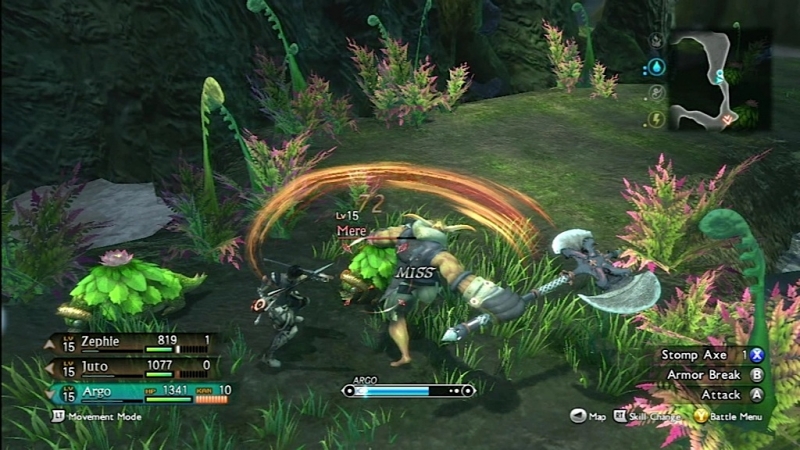Open the minimap
Viewport: 800px width, 450px height.
click(x=718, y=80)
